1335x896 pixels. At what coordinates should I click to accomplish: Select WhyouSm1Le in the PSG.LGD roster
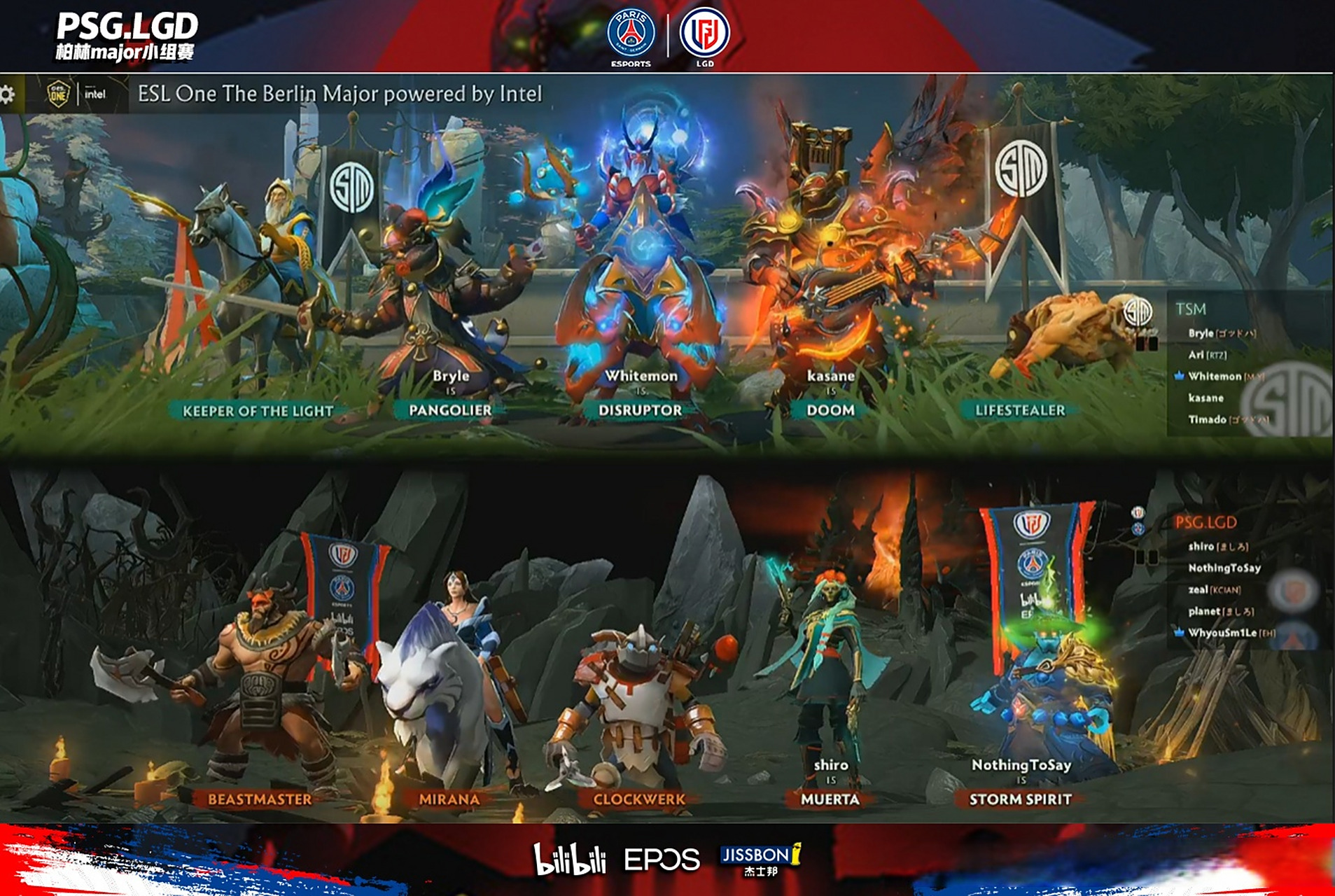click(1222, 633)
